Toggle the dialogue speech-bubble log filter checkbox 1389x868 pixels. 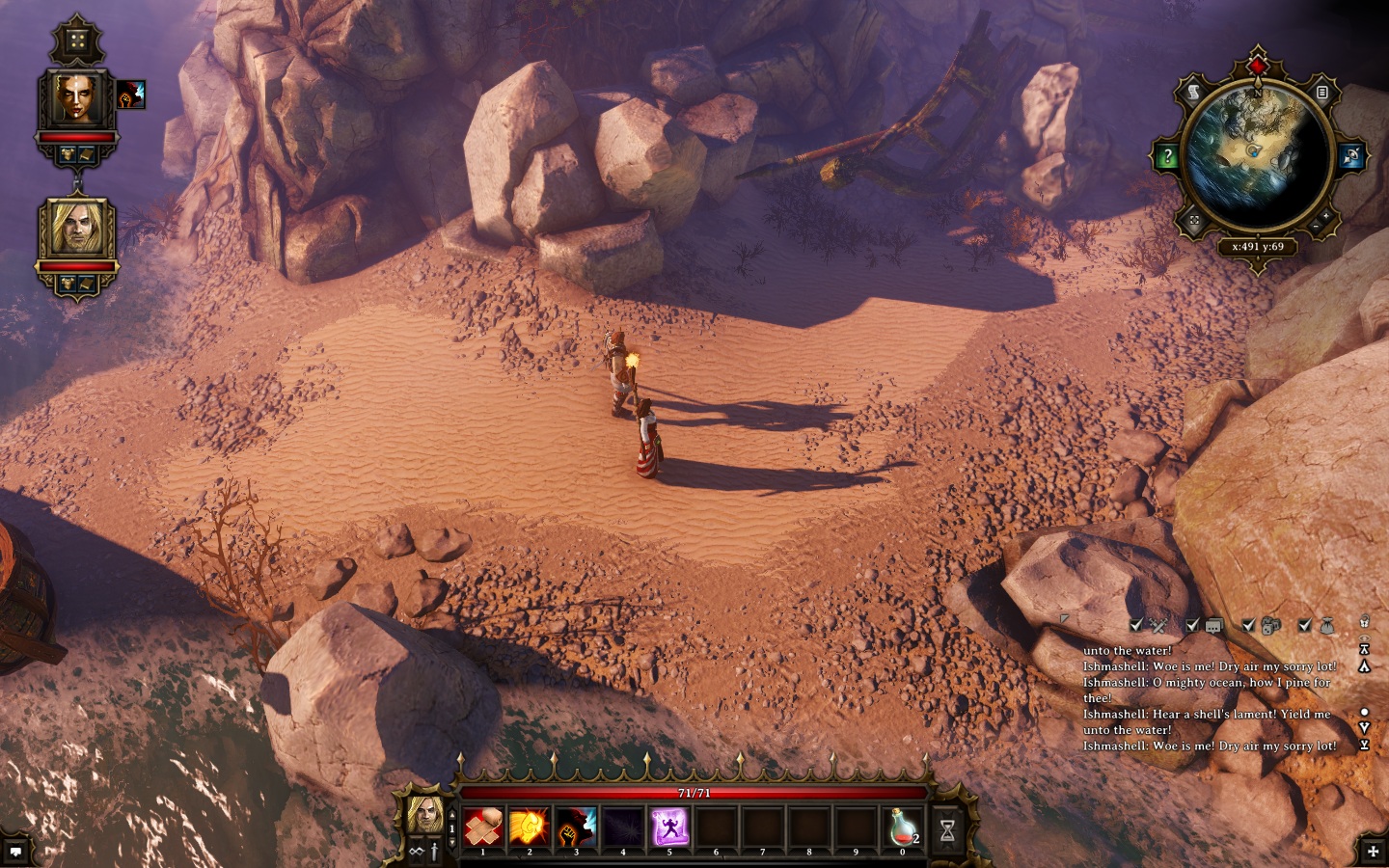(1193, 626)
